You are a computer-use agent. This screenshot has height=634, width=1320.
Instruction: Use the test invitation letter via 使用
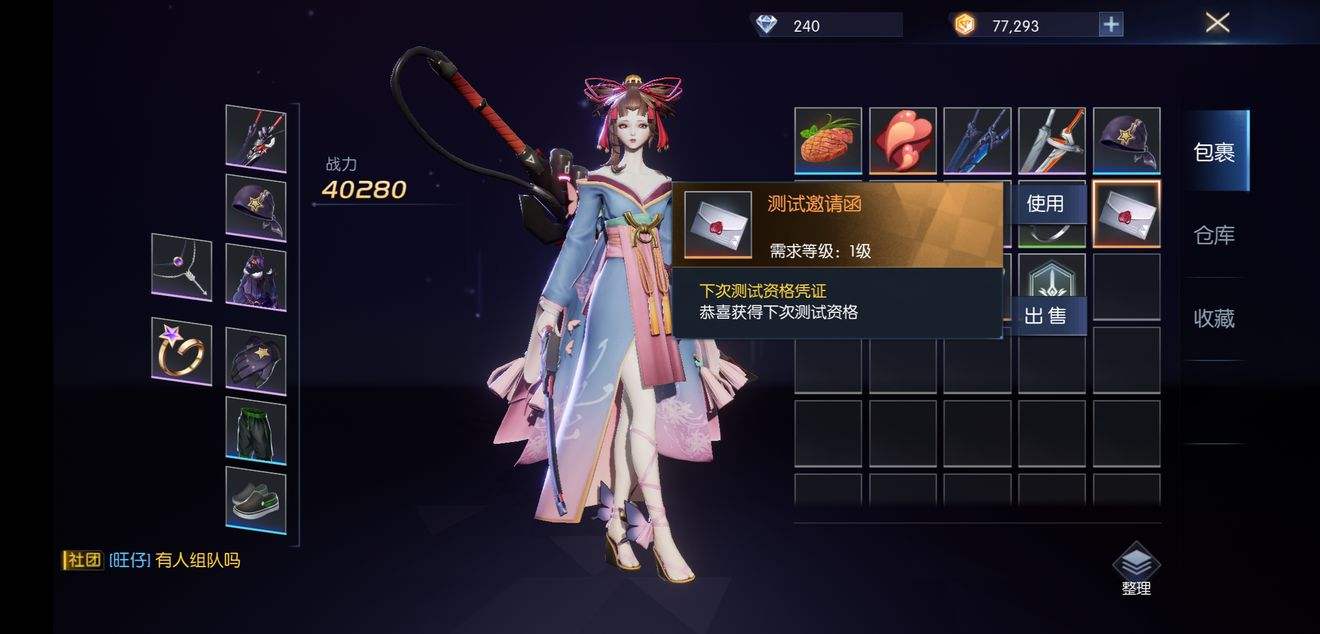click(x=1044, y=204)
